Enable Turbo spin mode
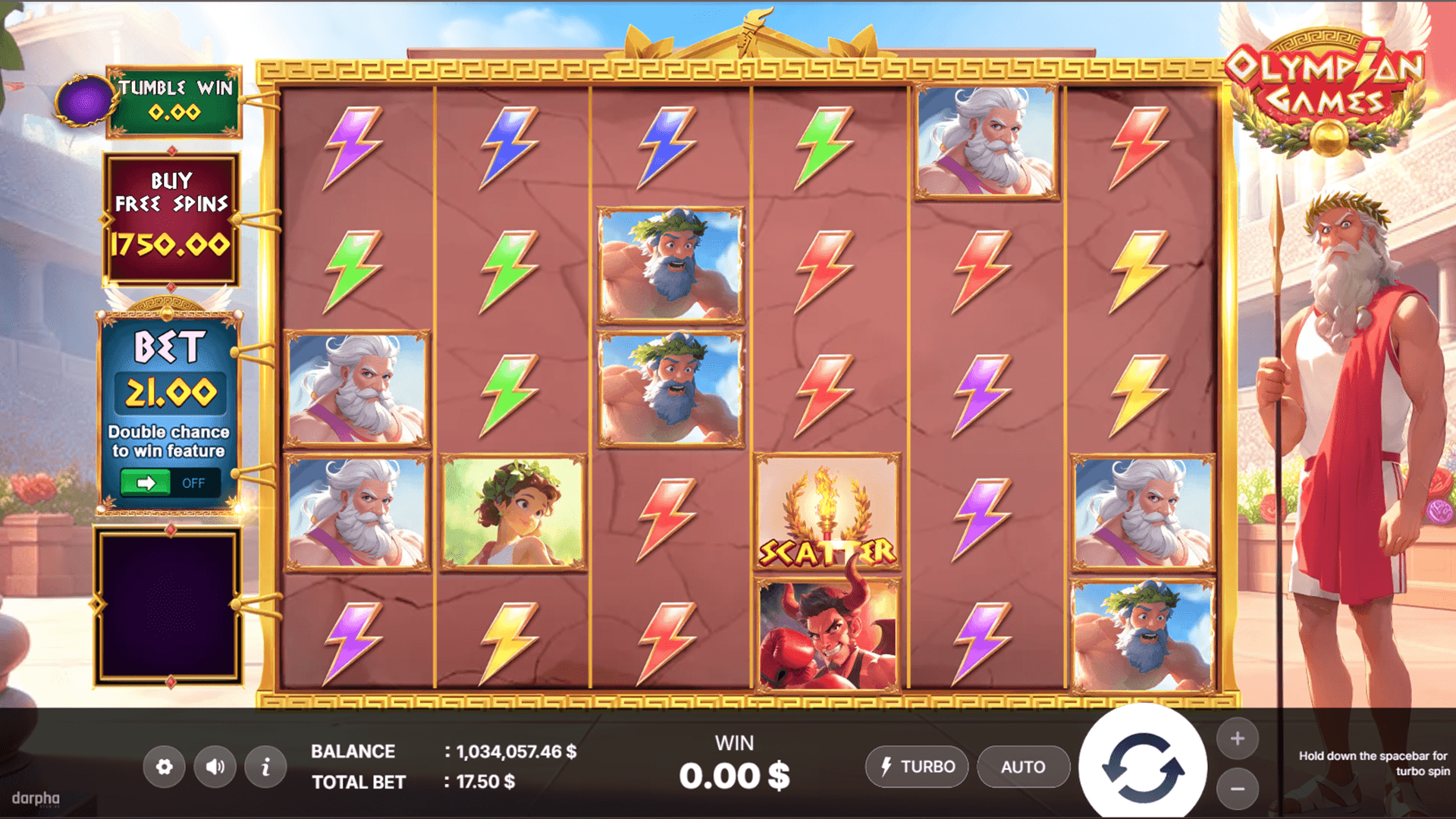 tap(917, 767)
